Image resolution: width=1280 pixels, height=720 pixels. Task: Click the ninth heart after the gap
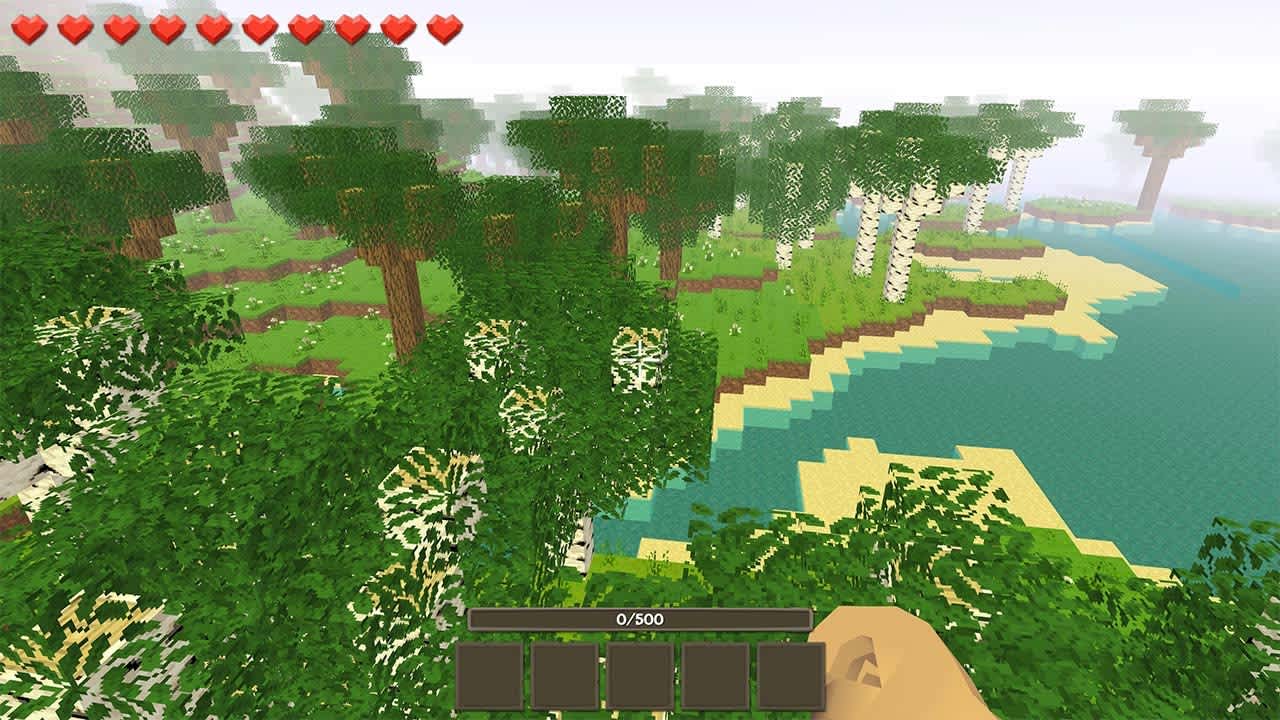(x=396, y=28)
